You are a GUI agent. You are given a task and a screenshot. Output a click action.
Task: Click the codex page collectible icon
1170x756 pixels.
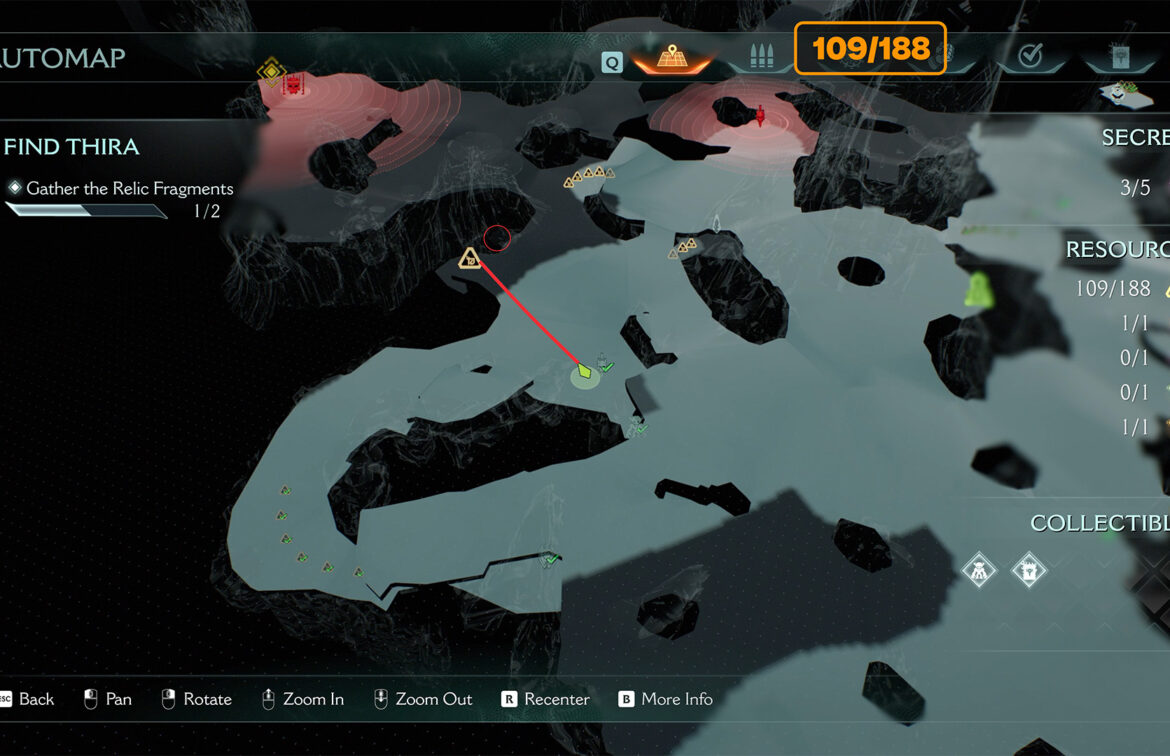(1028, 571)
